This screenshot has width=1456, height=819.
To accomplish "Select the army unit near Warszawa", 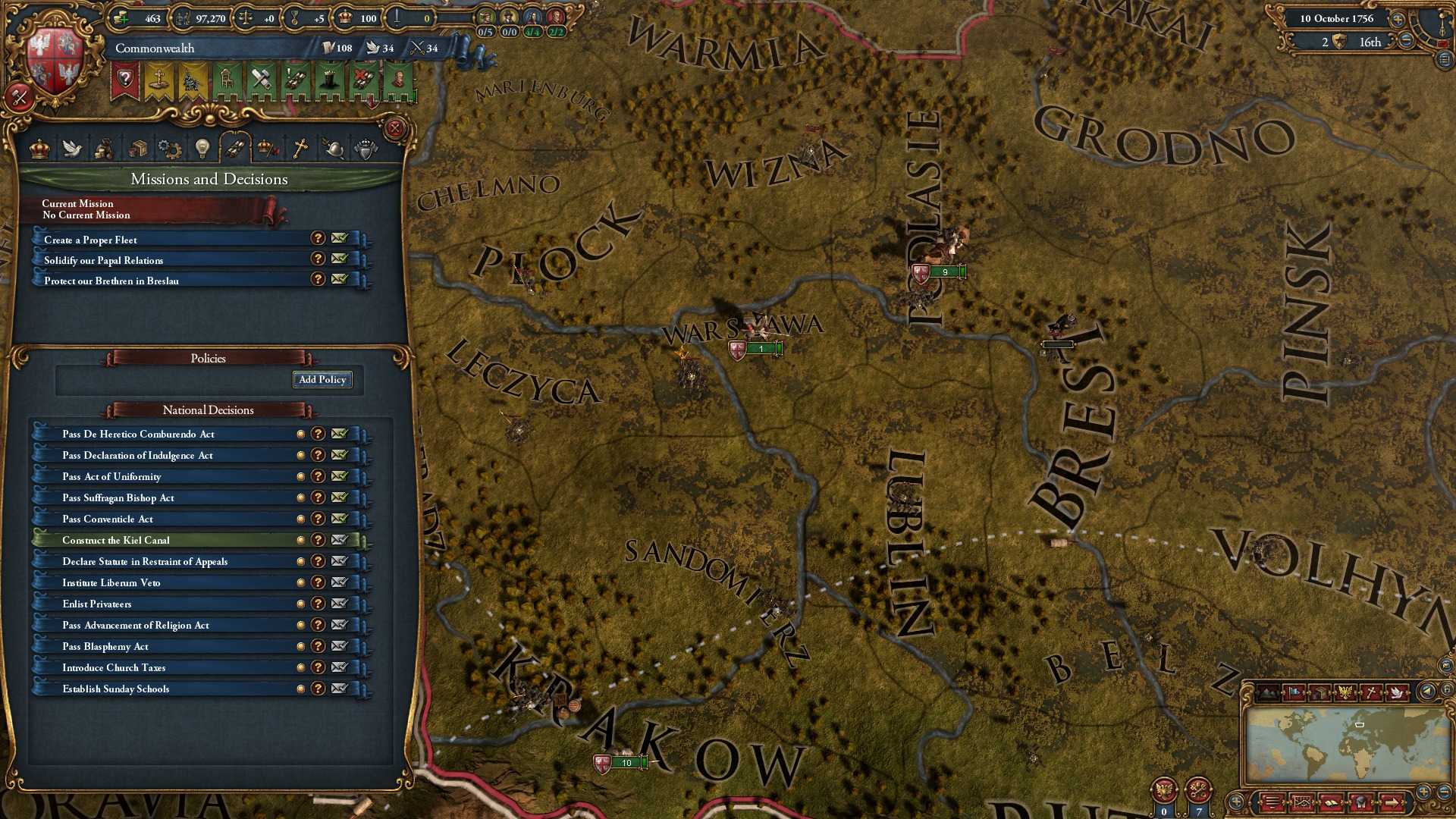I will tap(758, 349).
